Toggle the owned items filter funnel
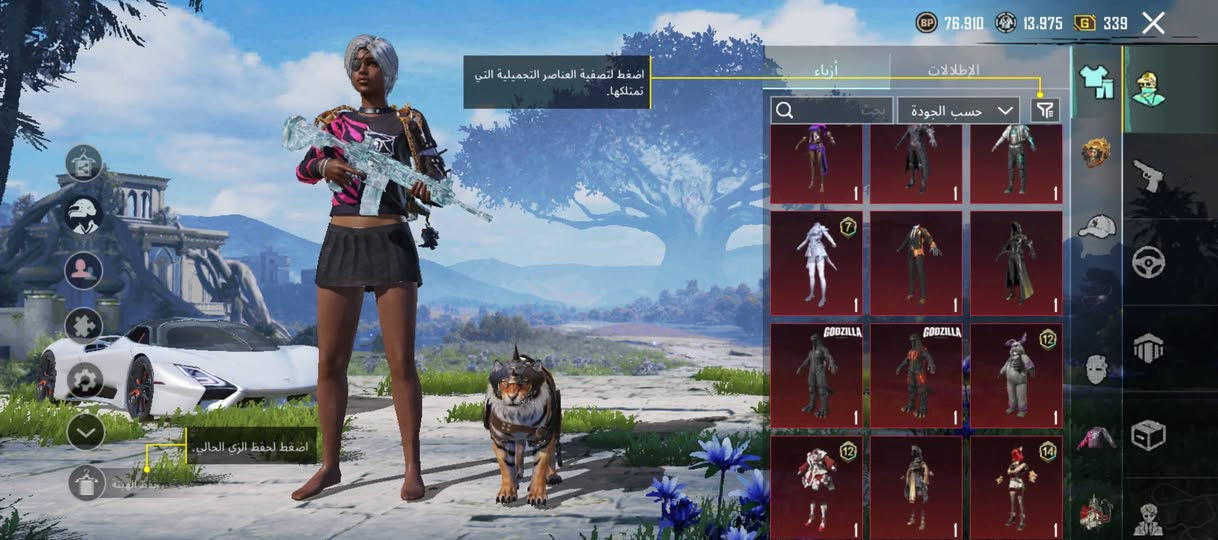Image resolution: width=1218 pixels, height=540 pixels. tap(1045, 110)
